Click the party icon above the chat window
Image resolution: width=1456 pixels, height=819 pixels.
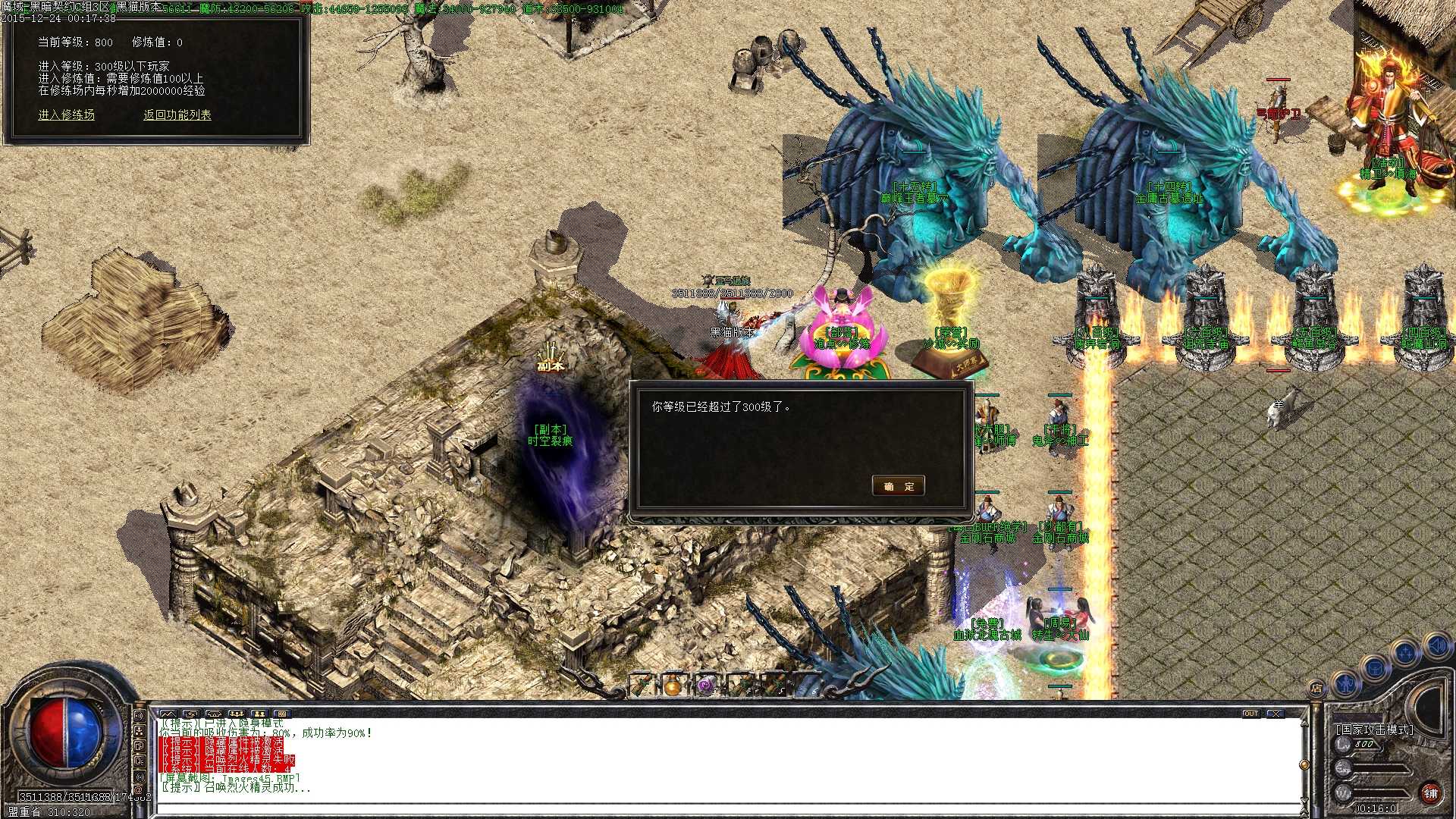[x=236, y=714]
